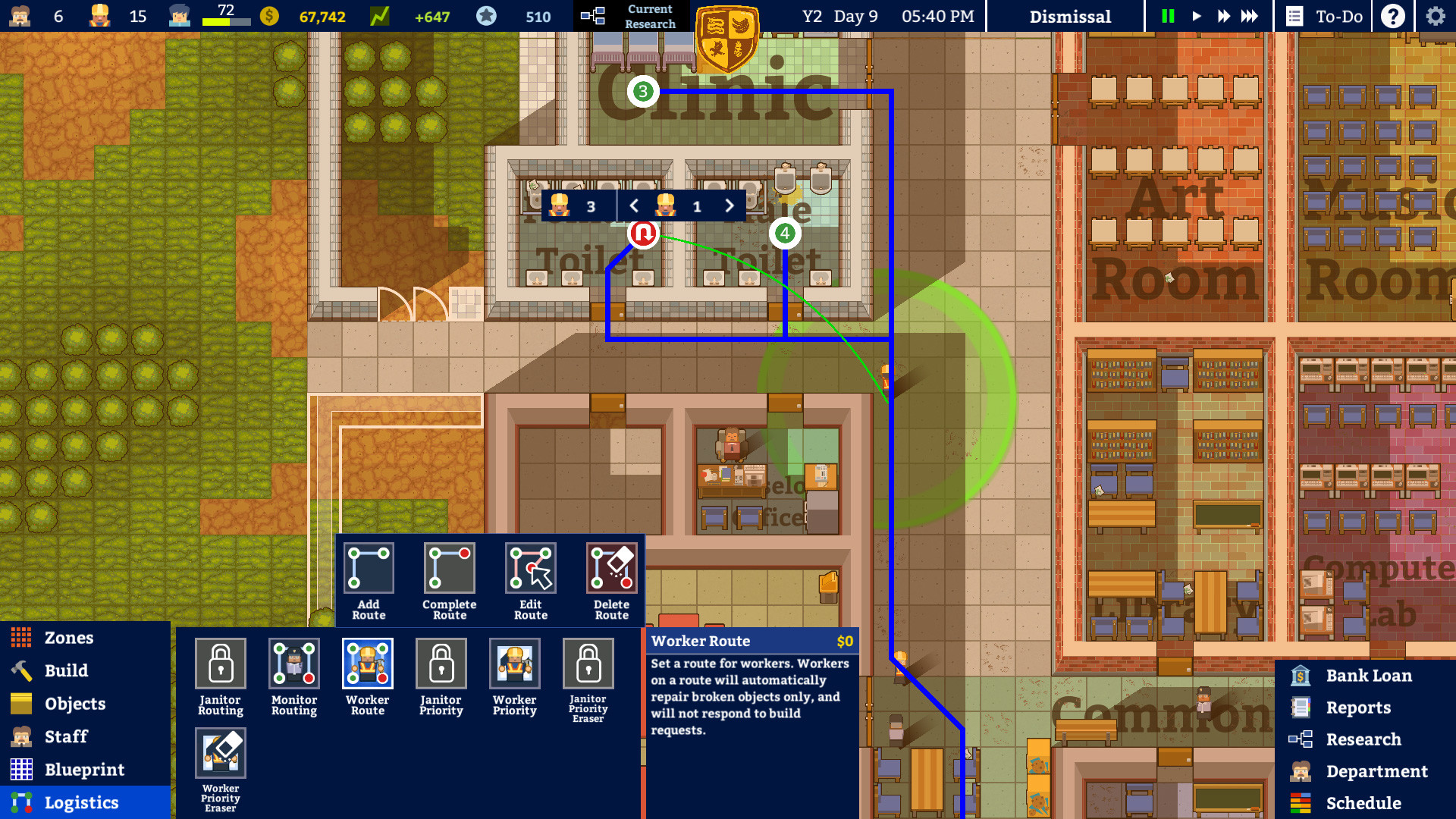This screenshot has width=1456, height=819.
Task: Select the Delete Route tool
Action: (x=611, y=569)
